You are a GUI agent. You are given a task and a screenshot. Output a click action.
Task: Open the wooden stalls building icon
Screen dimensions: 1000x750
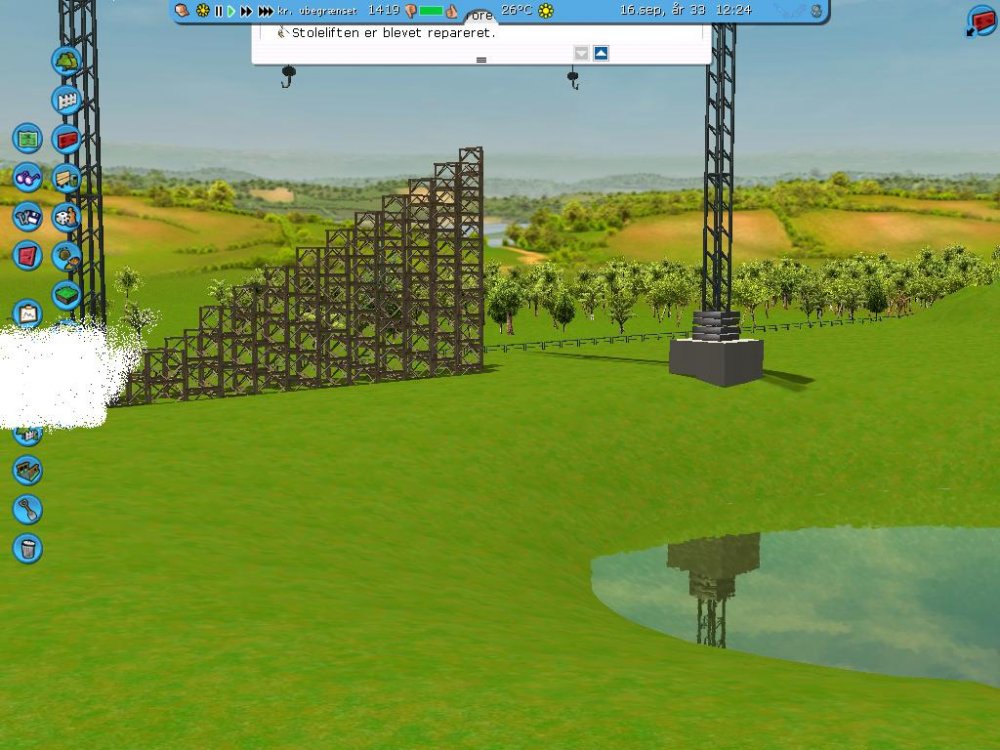[27, 470]
